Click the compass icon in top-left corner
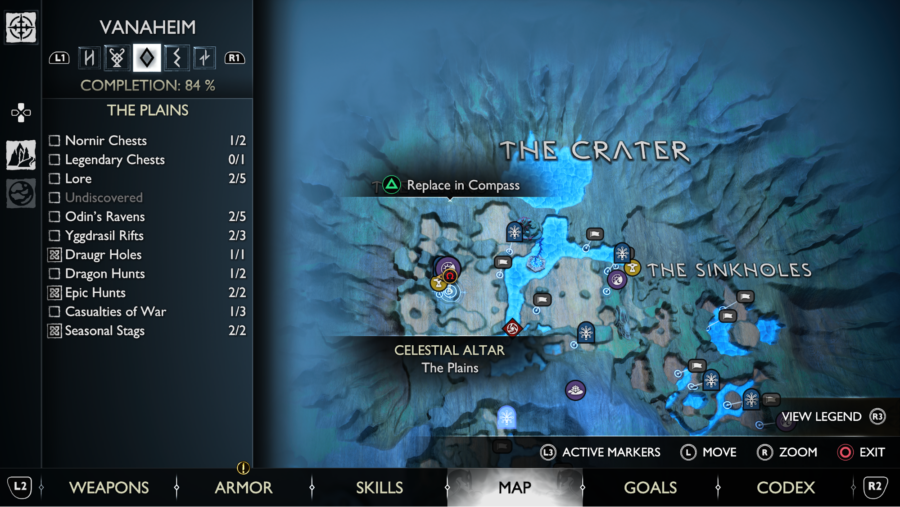900x507 pixels. point(21,27)
